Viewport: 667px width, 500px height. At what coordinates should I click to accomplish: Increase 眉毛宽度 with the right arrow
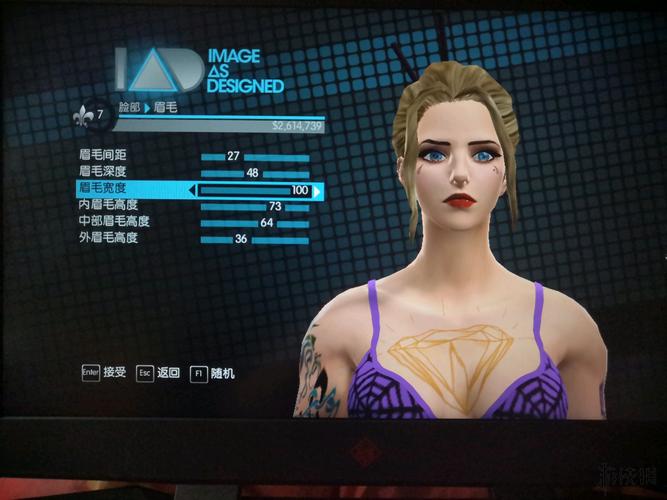coord(318,190)
